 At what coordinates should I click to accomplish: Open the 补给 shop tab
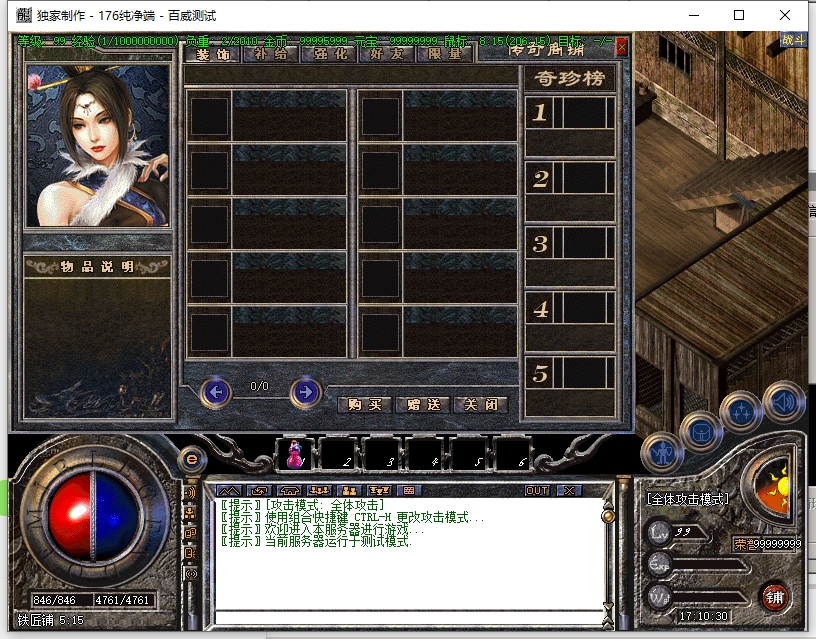tap(271, 54)
